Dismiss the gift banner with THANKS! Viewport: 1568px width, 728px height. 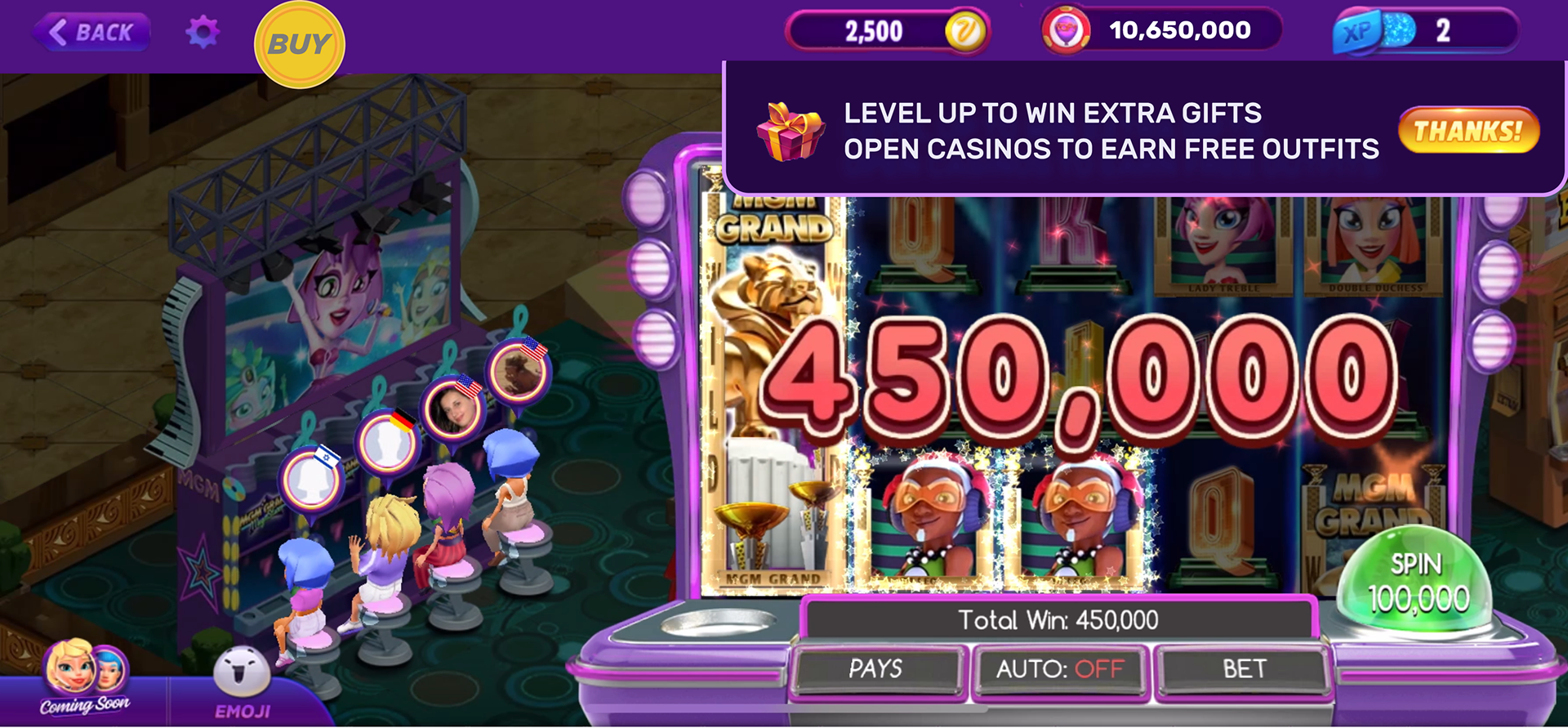pos(1468,131)
